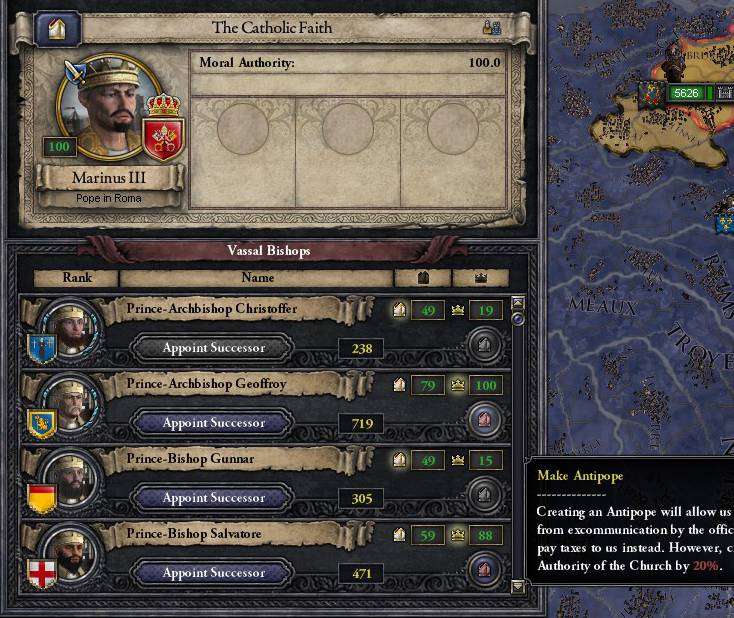The height and width of the screenshot is (618, 734).
Task: Select Prince-Bishop Salvatore's red cross shield
Action: (42, 569)
